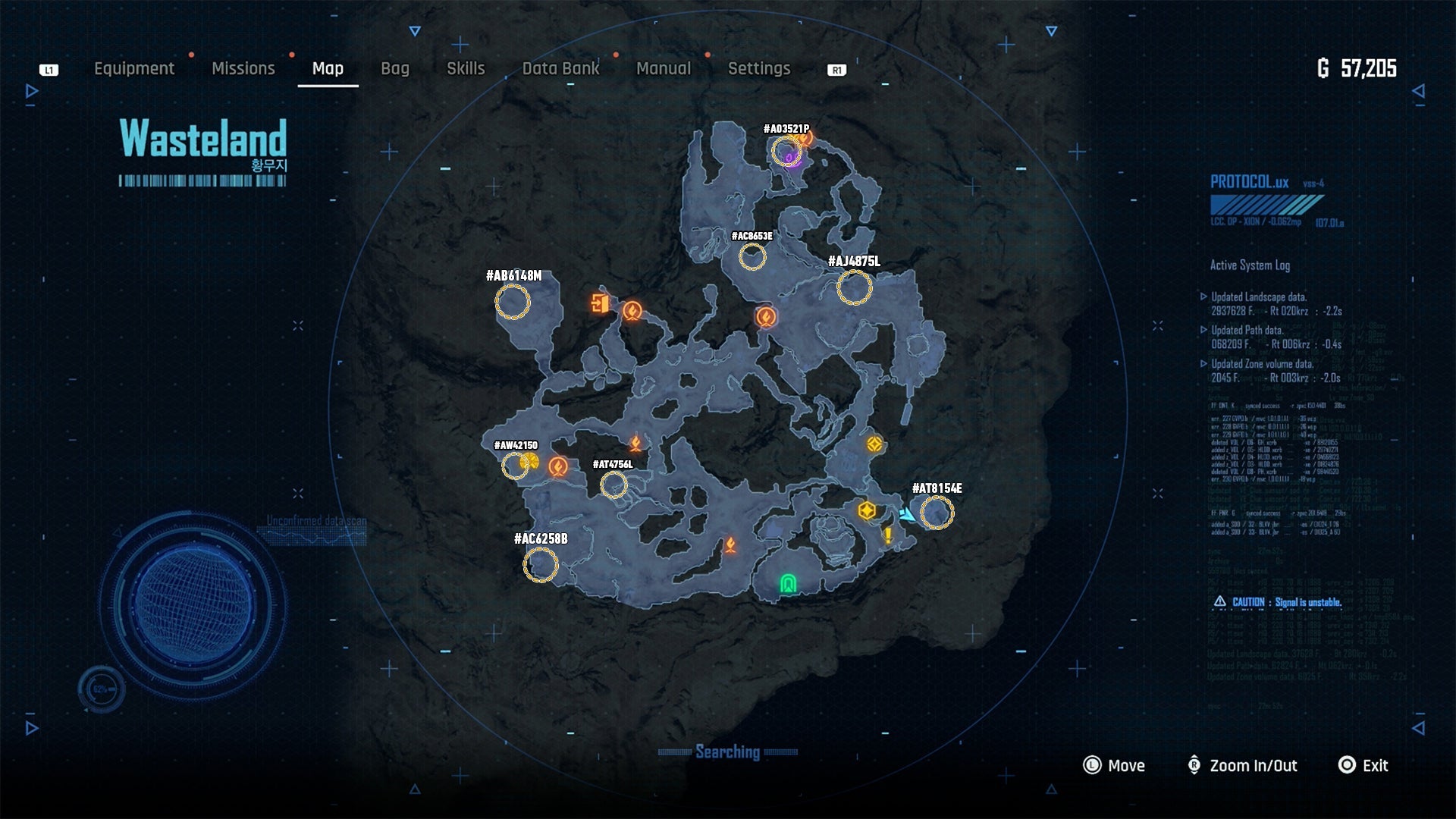Select the Map tab

tap(328, 68)
